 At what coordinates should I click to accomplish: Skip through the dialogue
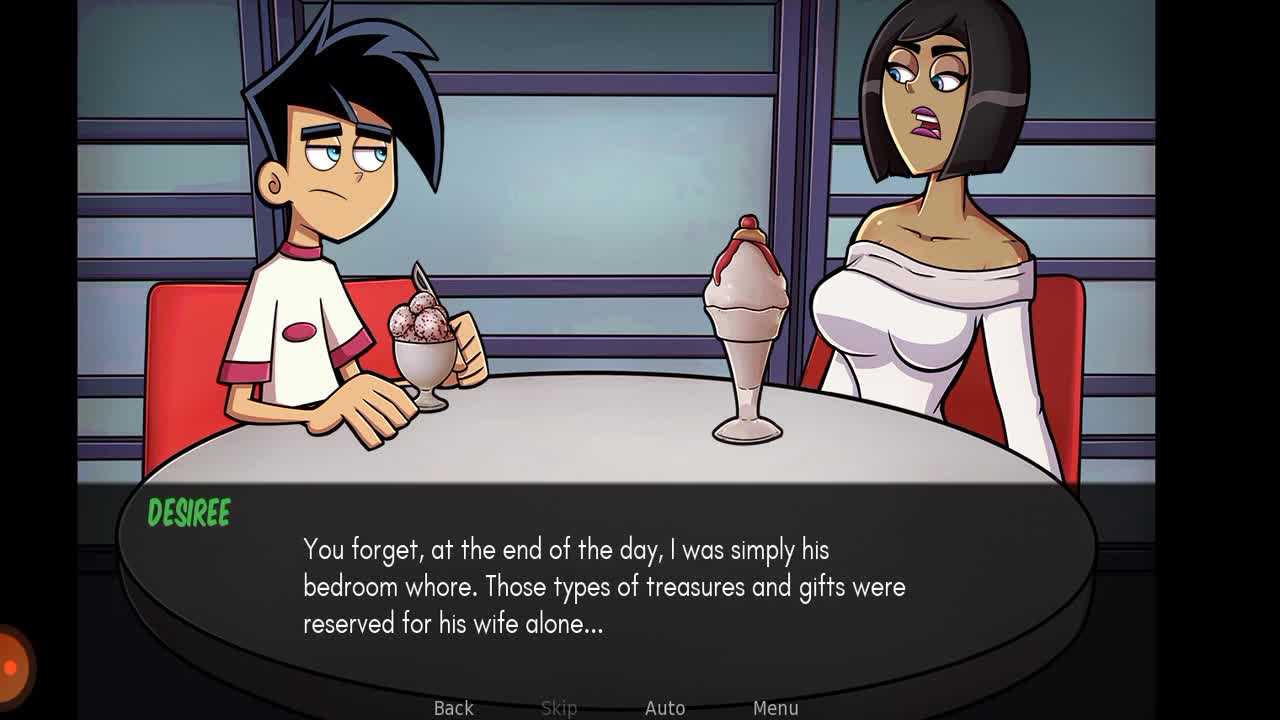[x=559, y=707]
